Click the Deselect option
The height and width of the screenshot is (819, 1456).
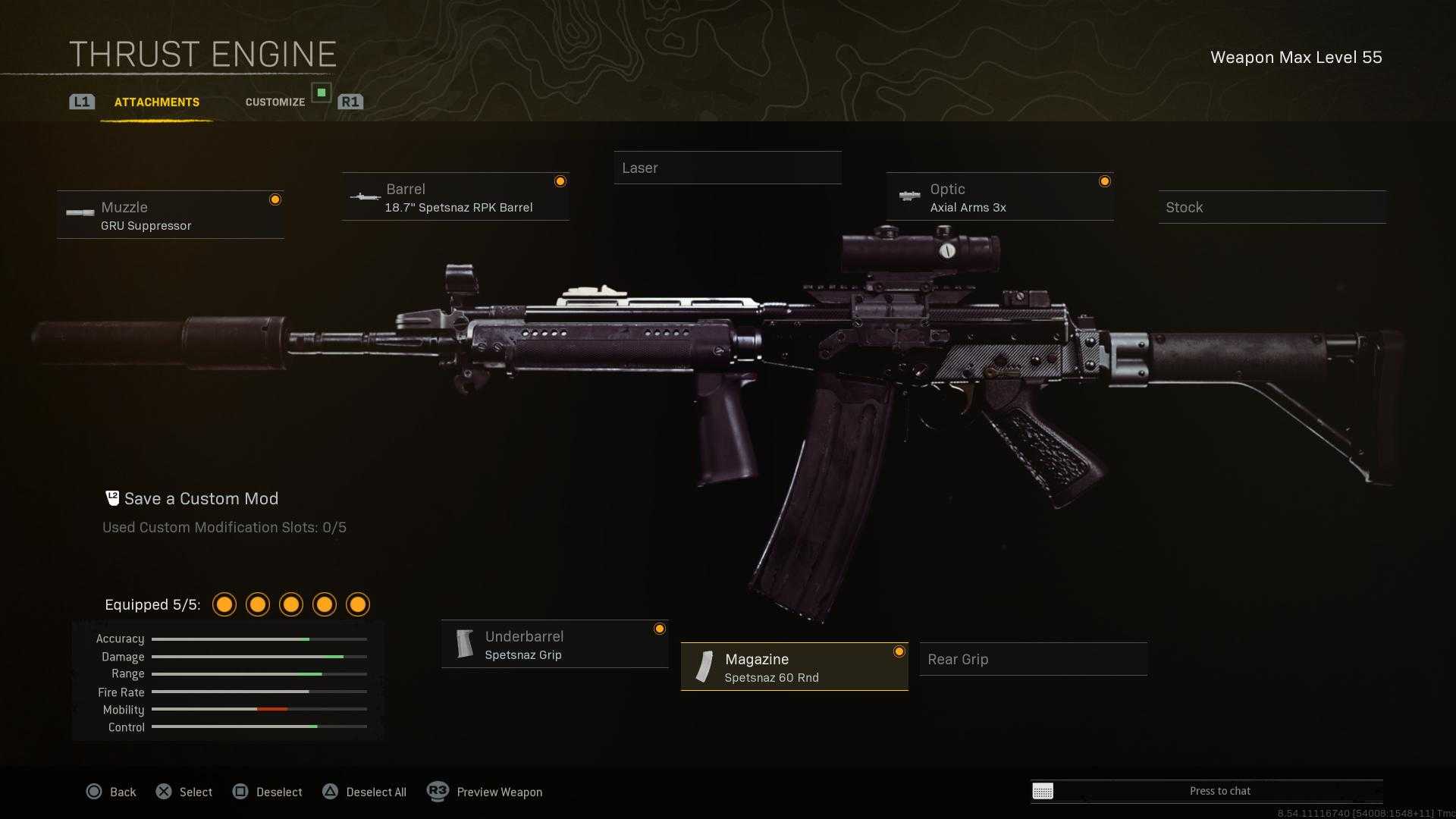[x=268, y=792]
